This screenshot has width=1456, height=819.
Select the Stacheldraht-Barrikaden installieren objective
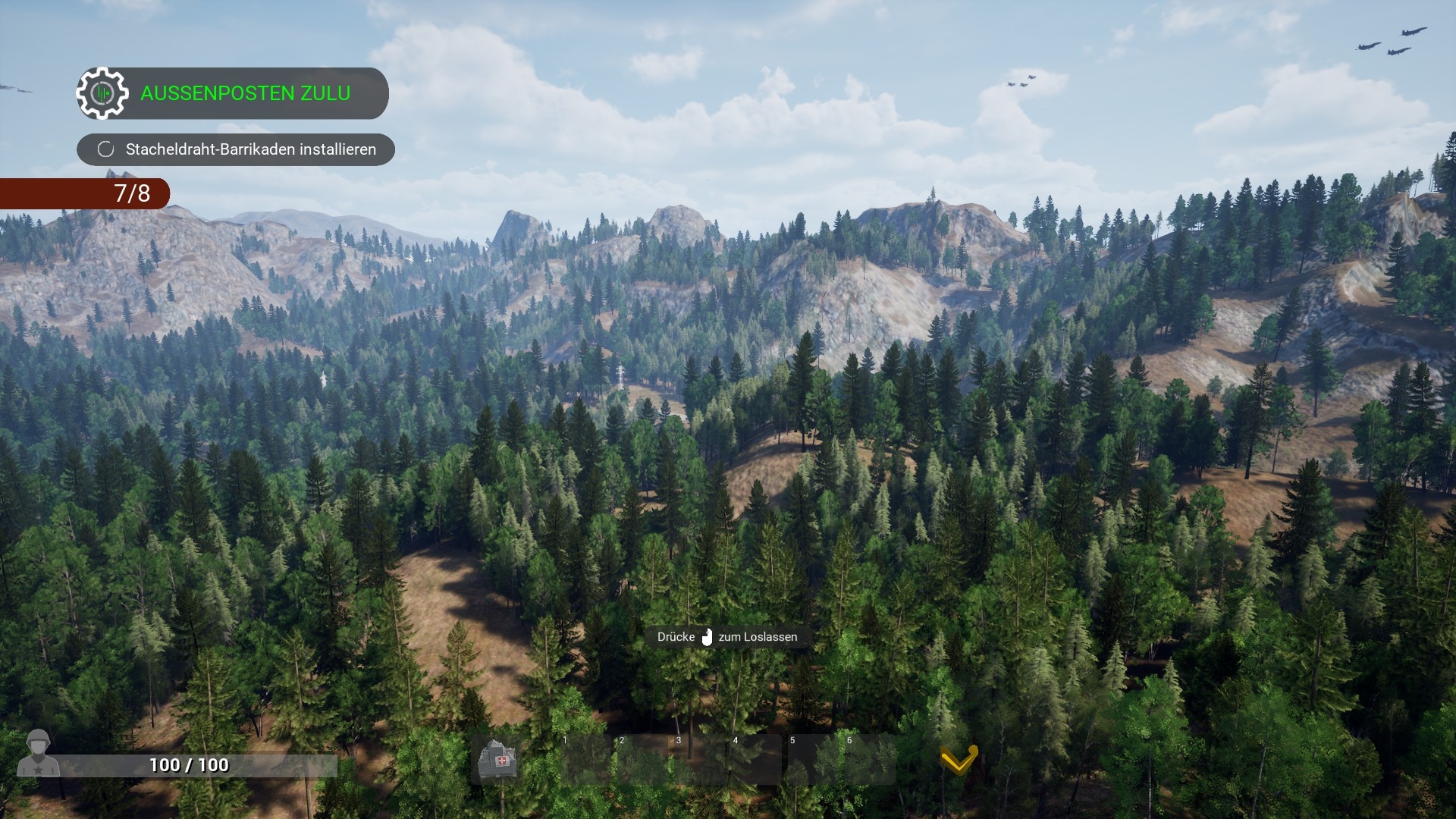(250, 149)
